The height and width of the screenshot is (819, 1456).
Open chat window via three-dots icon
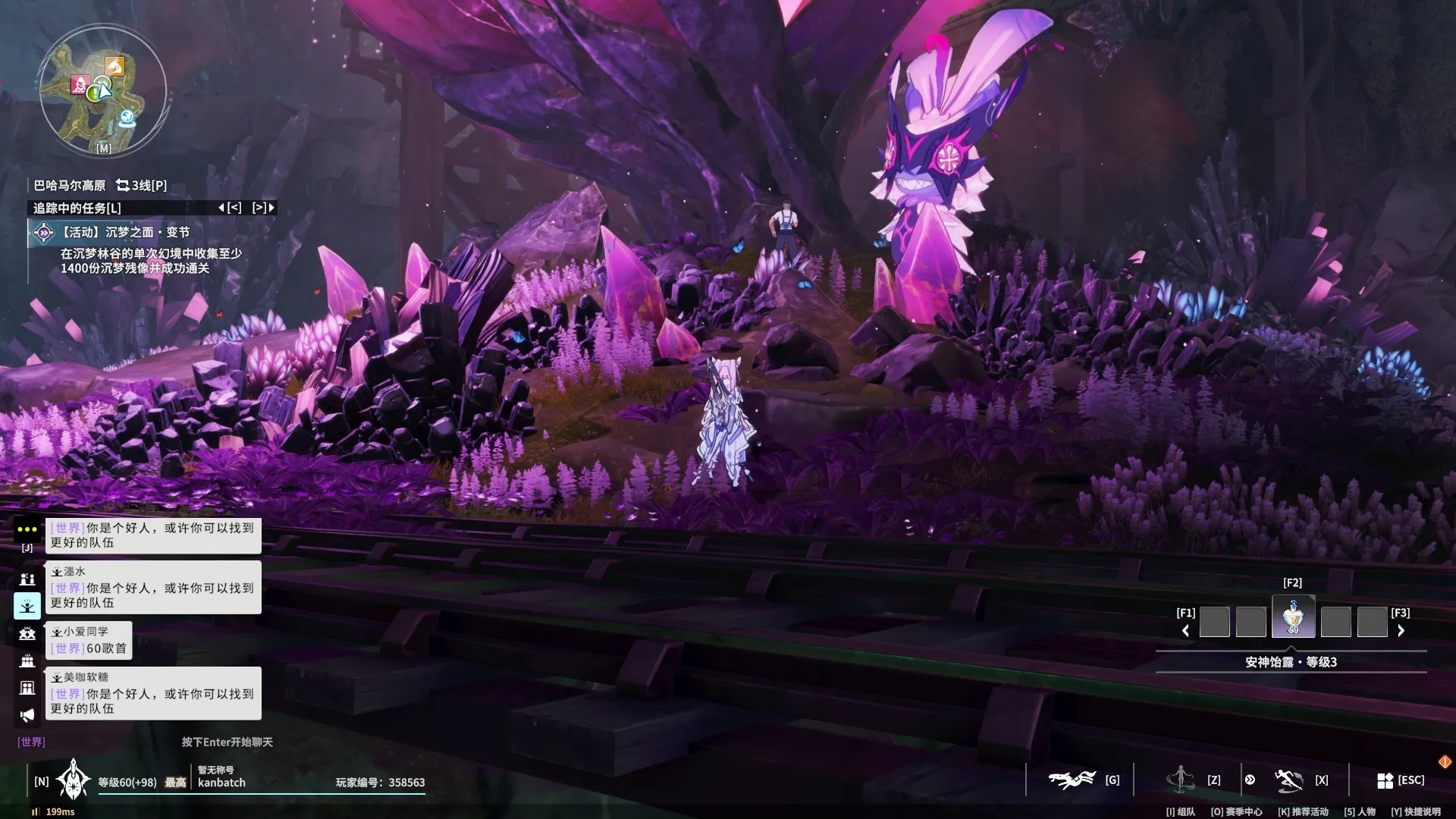27,529
